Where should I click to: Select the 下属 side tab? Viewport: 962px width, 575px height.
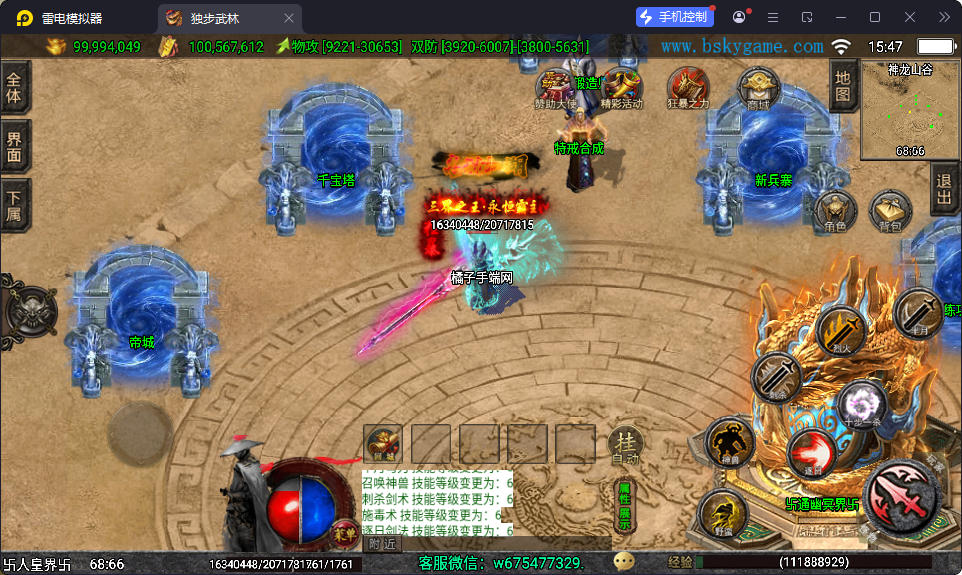tap(15, 205)
